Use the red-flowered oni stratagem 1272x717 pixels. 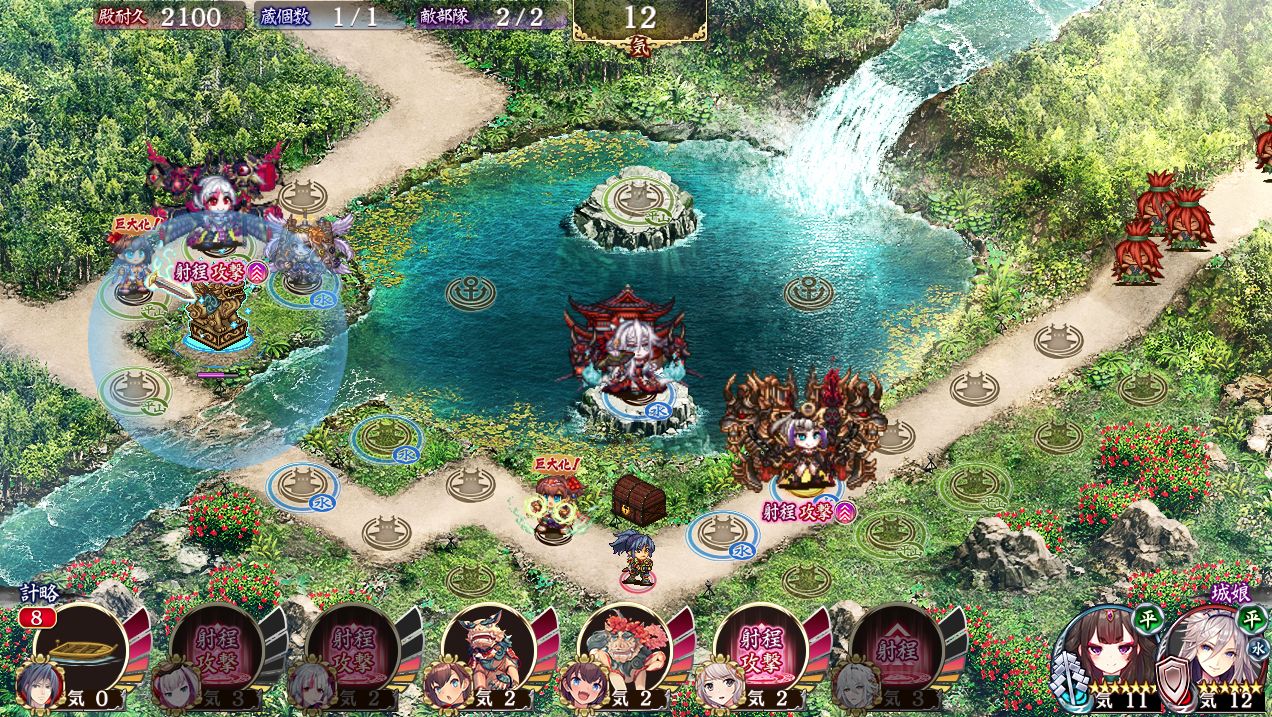(624, 650)
